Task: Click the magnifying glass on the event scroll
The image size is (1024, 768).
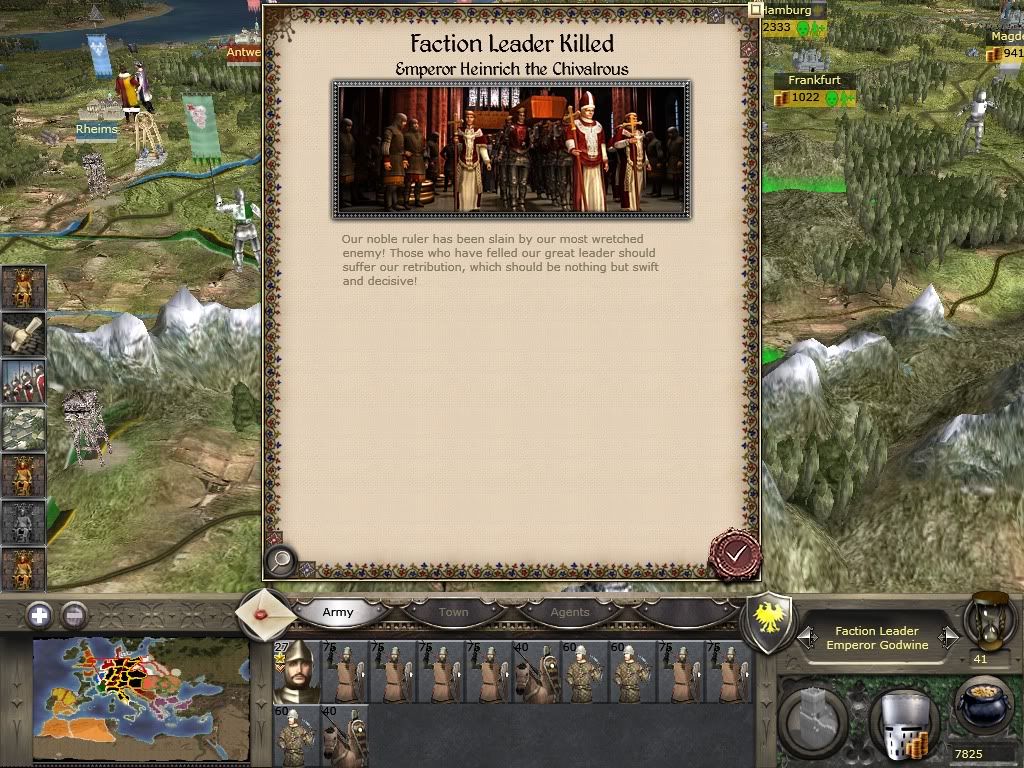Action: coord(281,561)
